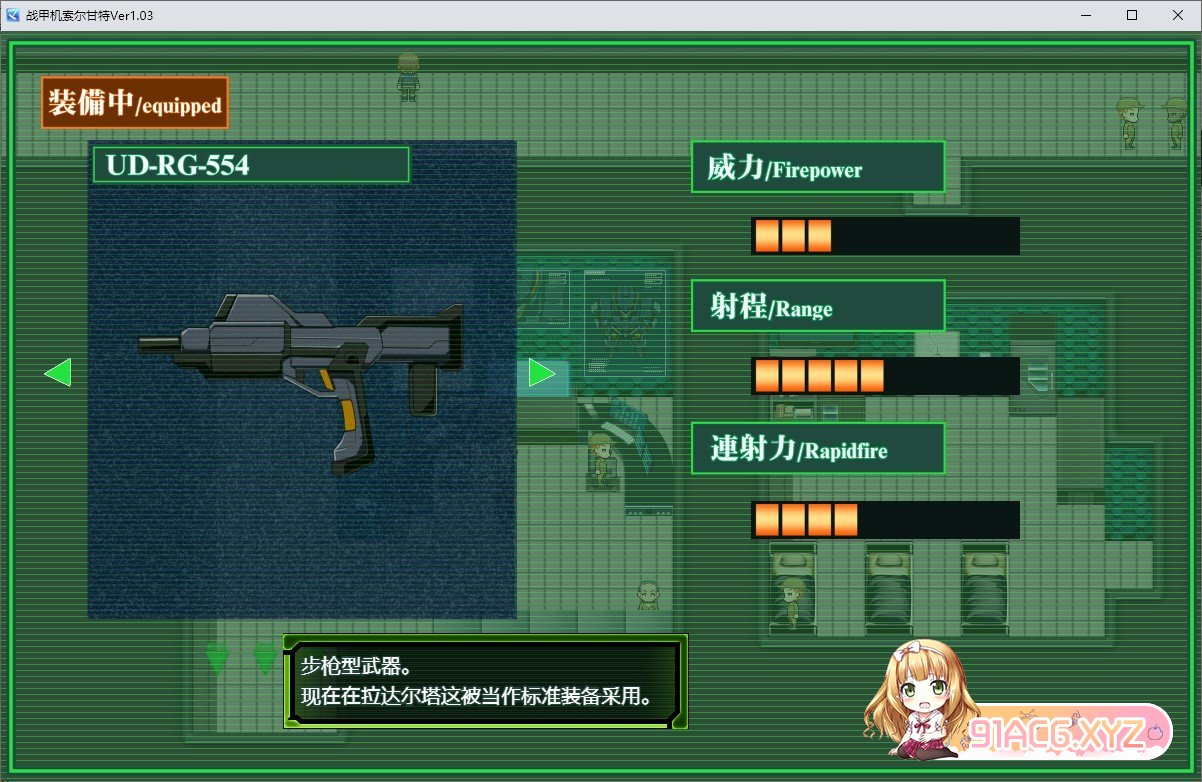The image size is (1202, 782).
Task: Close the game window
Action: [1177, 15]
